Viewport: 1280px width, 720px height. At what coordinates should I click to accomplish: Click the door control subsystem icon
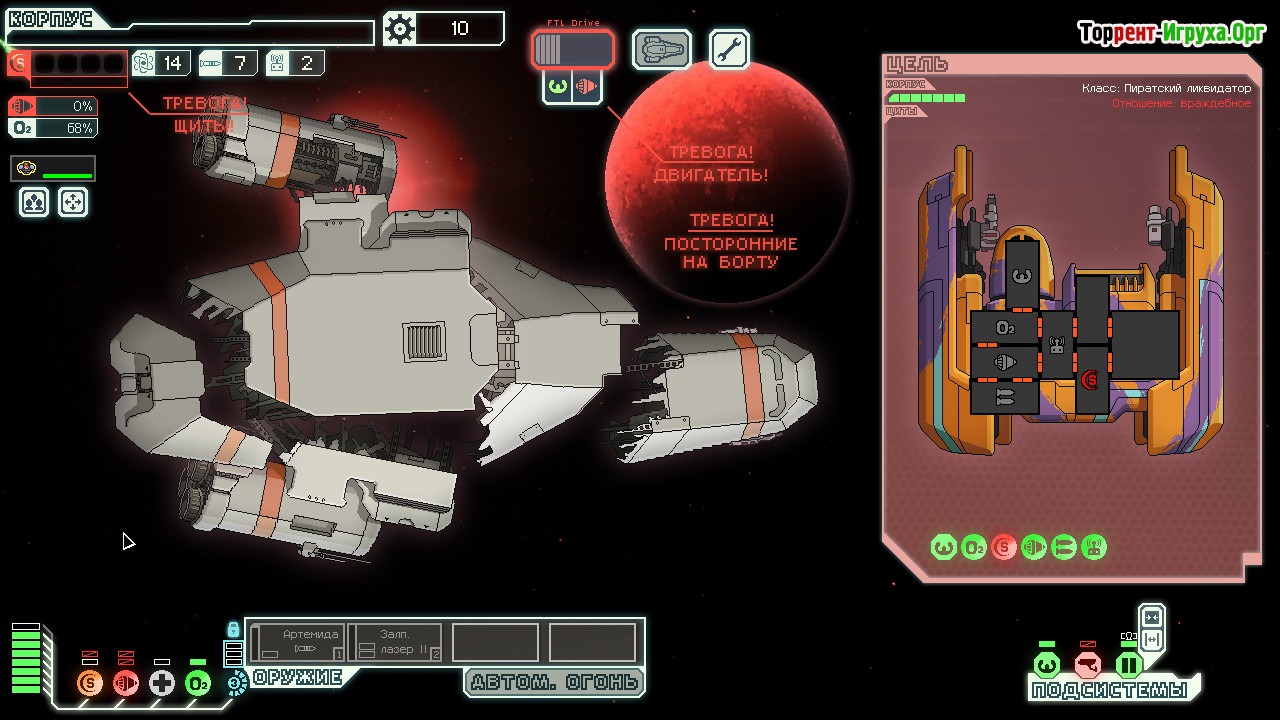pos(1129,665)
